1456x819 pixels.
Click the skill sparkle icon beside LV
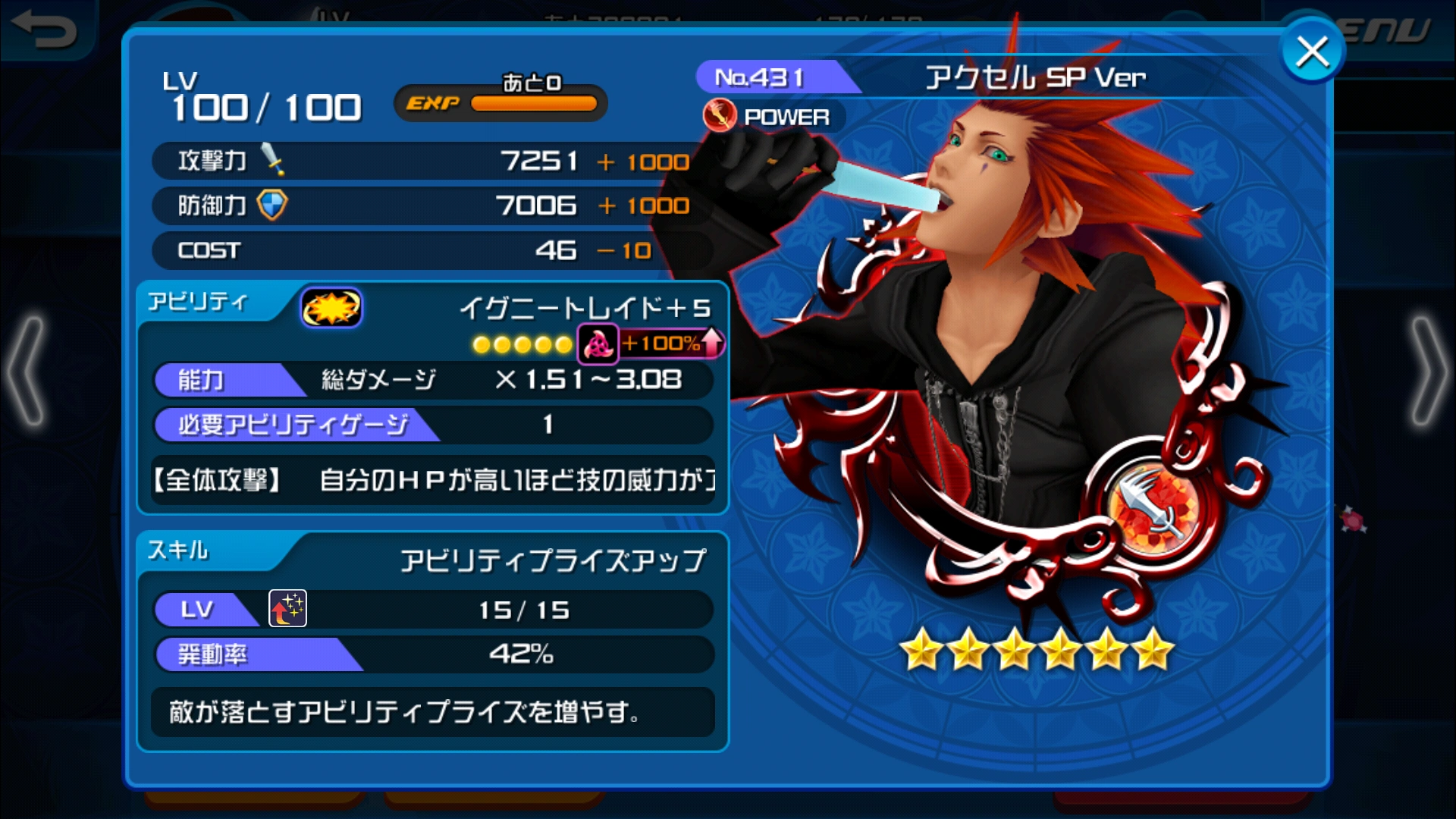pos(287,609)
